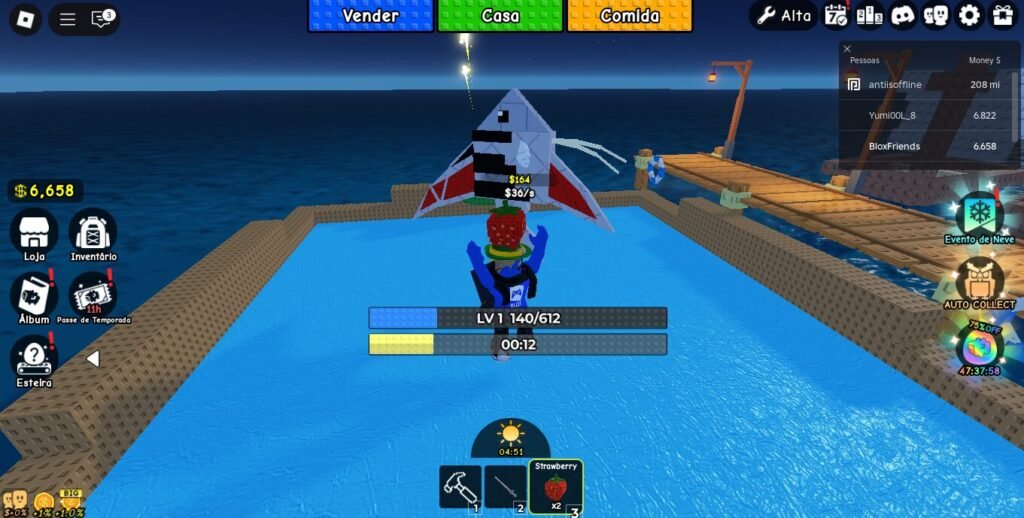Toggle AUTO COLLECT
The image size is (1024, 518).
click(x=979, y=280)
